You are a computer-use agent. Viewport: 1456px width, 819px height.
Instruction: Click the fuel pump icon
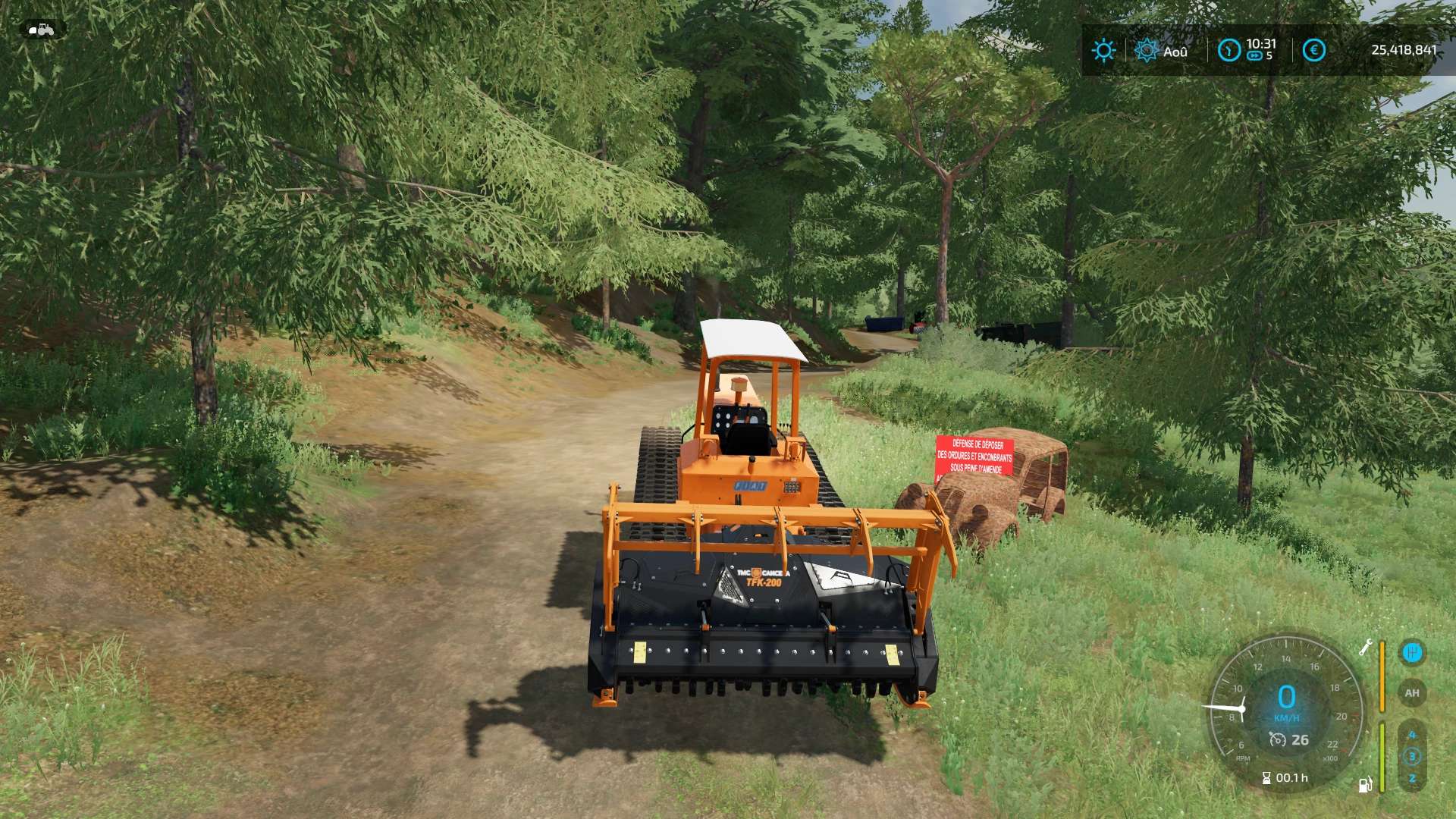pyautogui.click(x=1365, y=784)
